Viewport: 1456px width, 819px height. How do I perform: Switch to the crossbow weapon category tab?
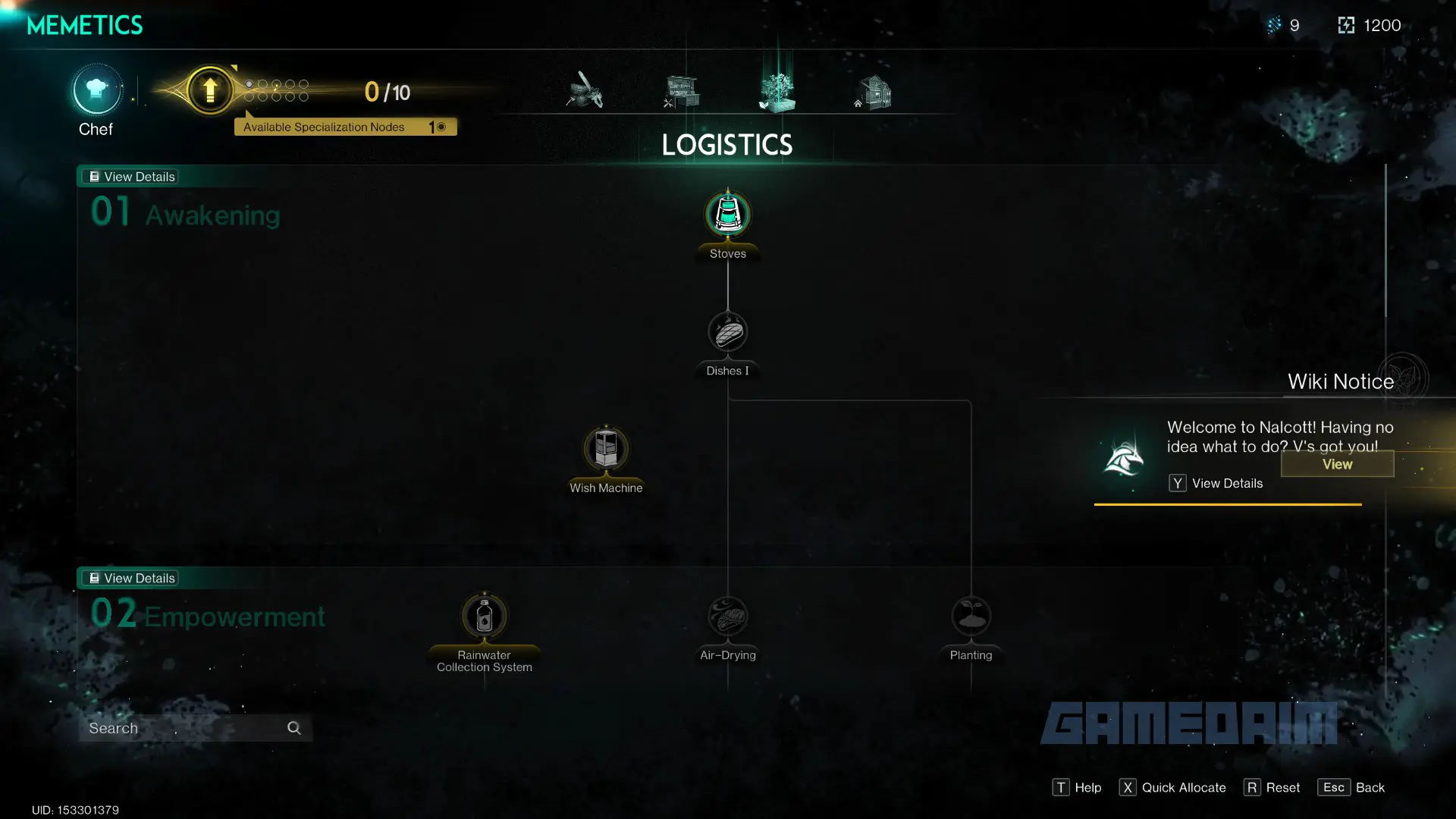pos(585,90)
